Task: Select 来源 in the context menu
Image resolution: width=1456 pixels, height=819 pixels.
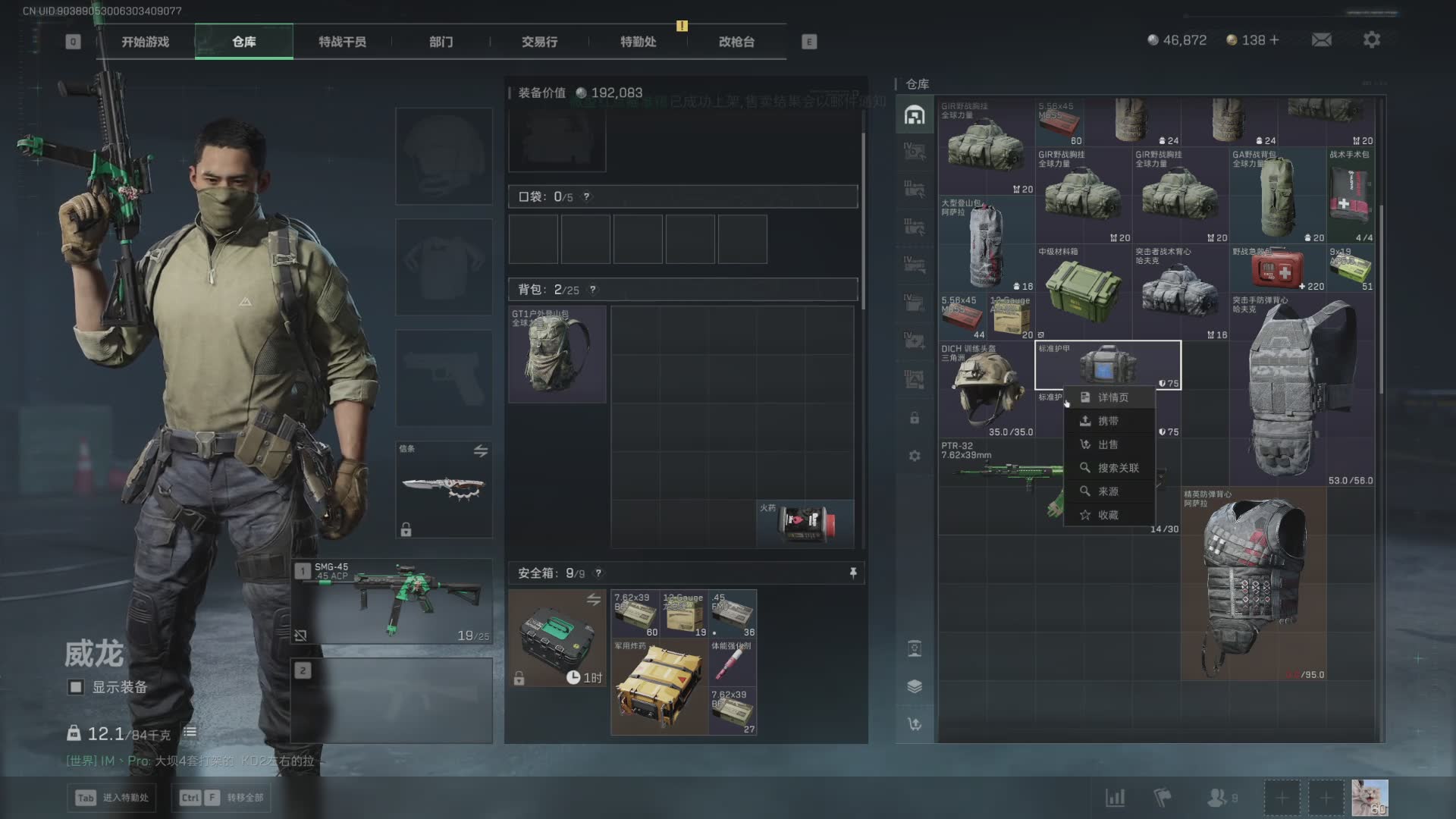Action: click(1108, 491)
